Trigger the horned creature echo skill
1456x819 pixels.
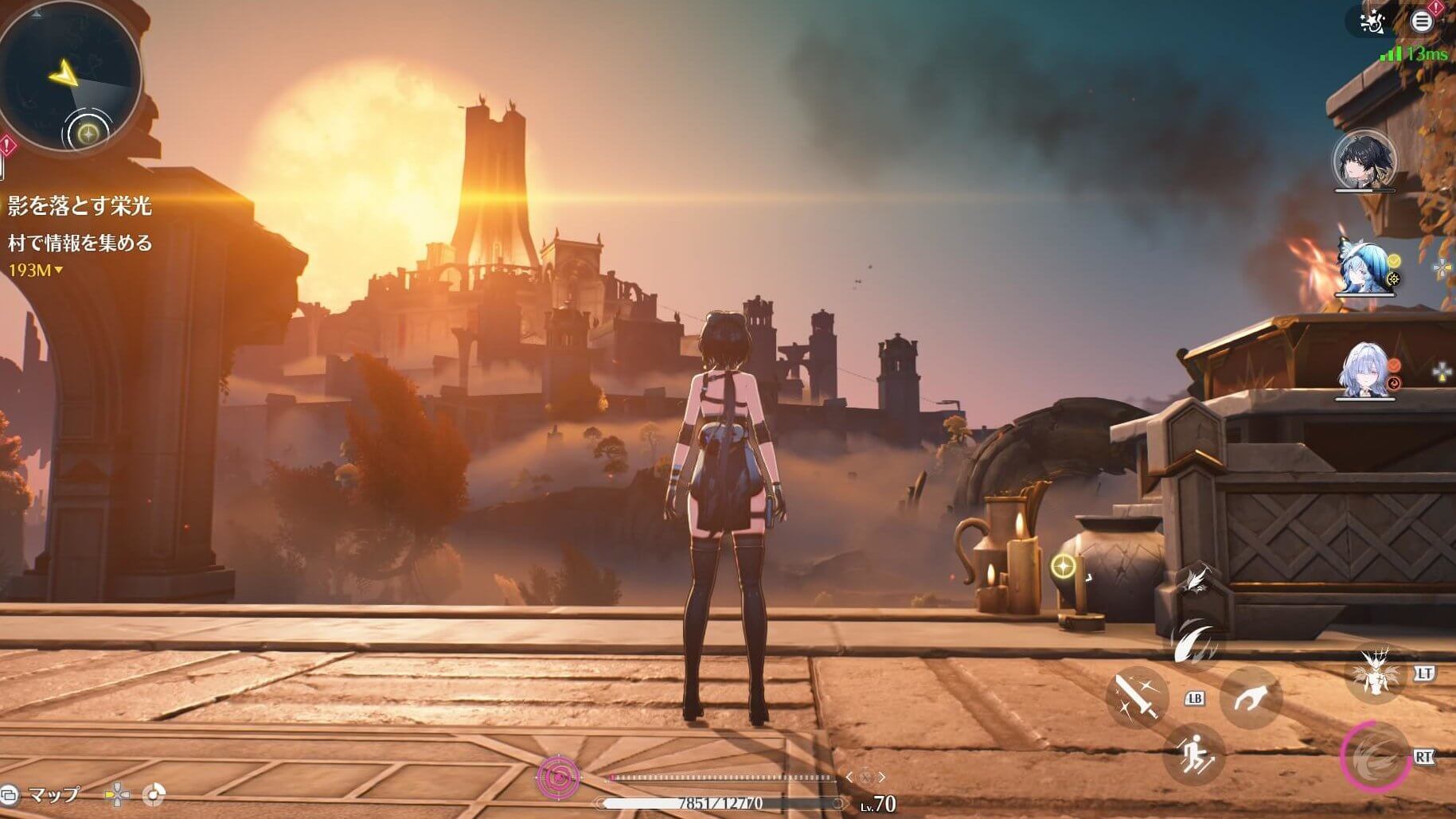(1376, 673)
